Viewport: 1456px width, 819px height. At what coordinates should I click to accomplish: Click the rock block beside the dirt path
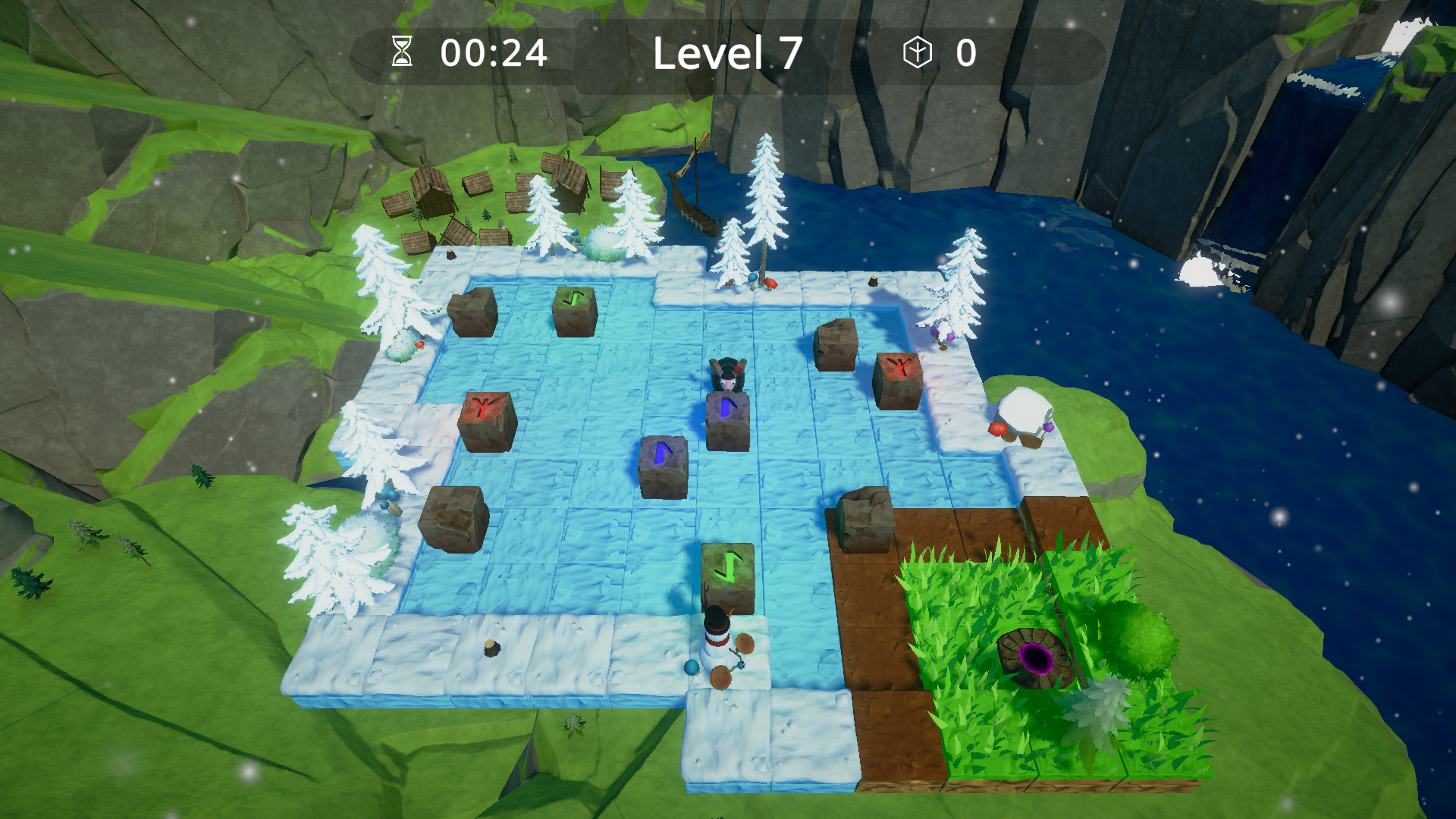(x=867, y=516)
